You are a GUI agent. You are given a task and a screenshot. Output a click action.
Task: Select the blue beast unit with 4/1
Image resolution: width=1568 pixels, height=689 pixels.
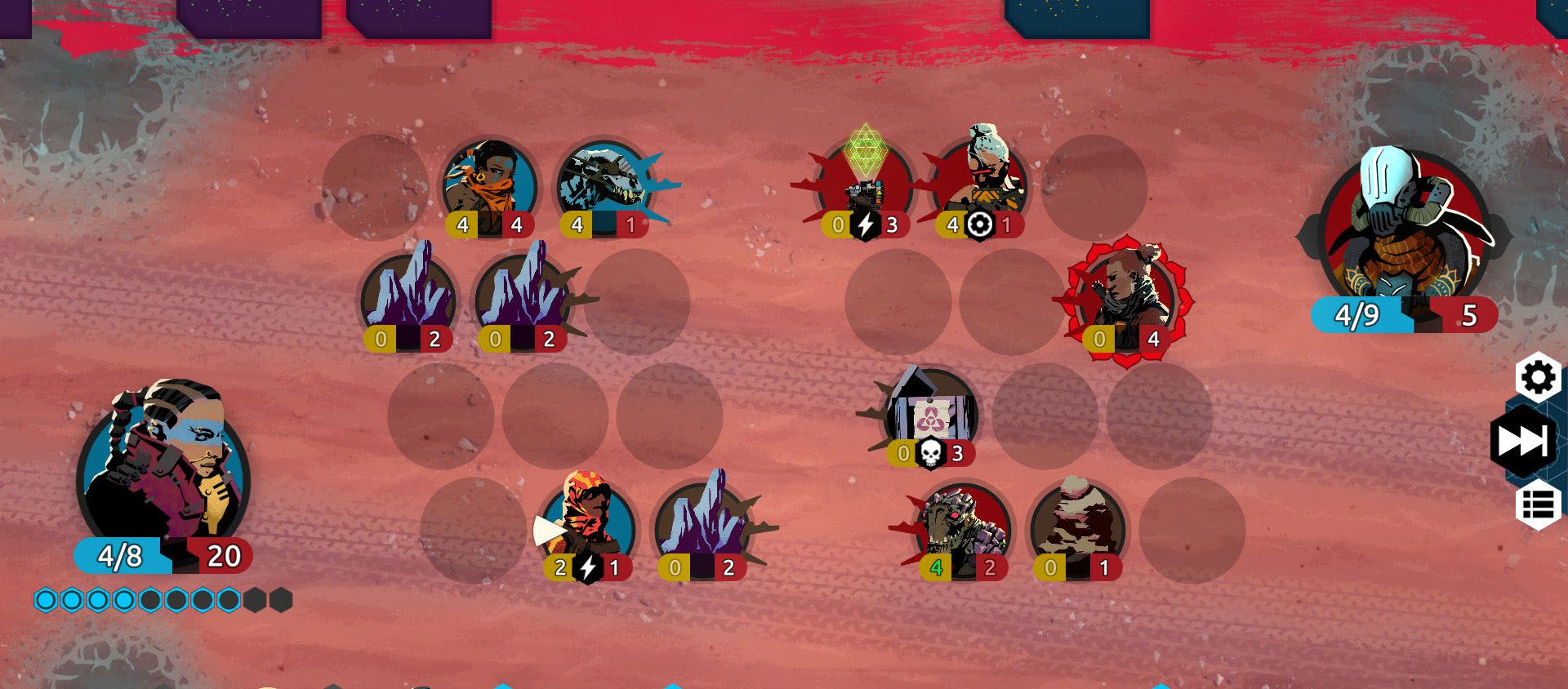coord(604,188)
